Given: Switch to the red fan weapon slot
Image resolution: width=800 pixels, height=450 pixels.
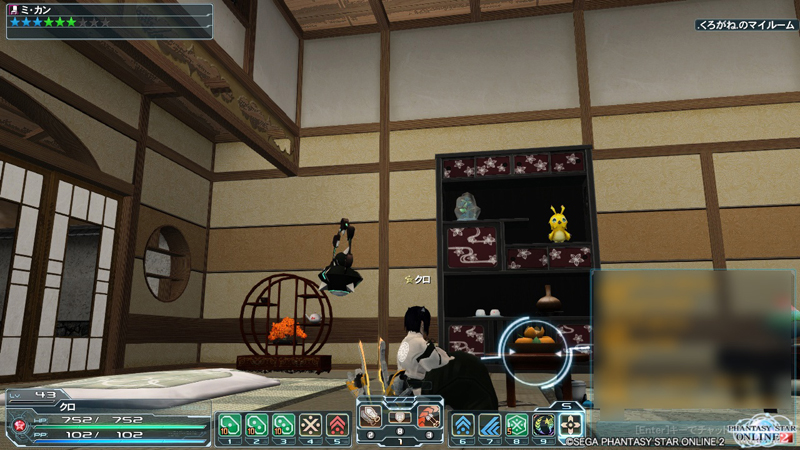Looking at the screenshot, I should tap(429, 415).
